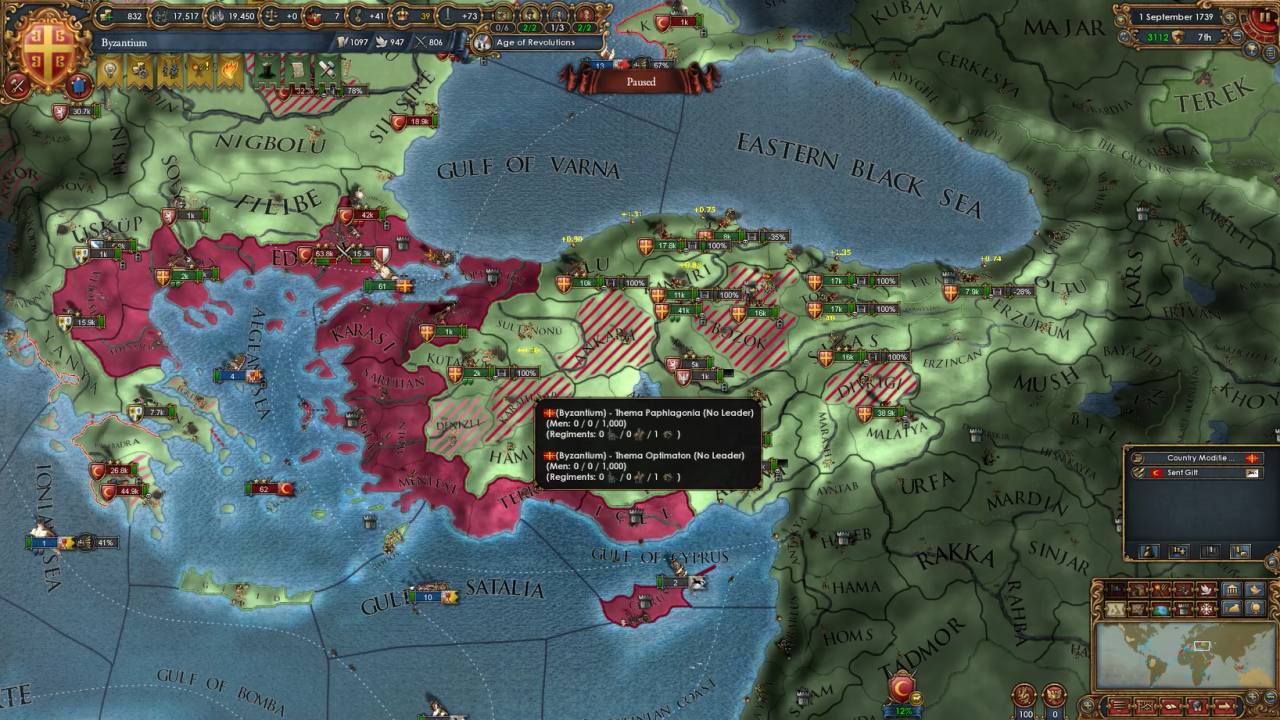This screenshot has width=1280, height=720.
Task: Open the crossed swords button beside shield
Action: click(17, 86)
